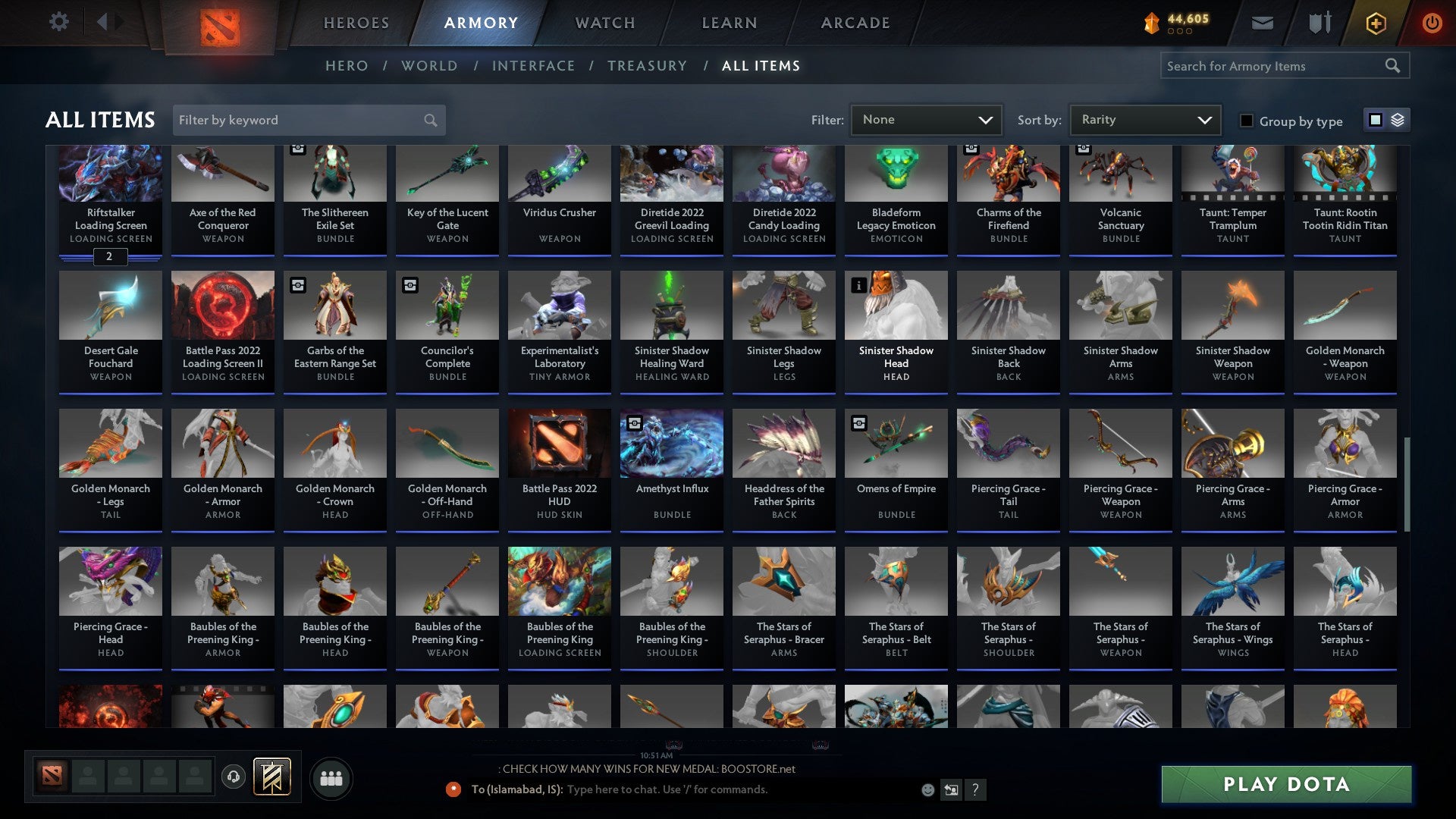
Task: Click the armory loadout shield and sword icon
Action: pyautogui.click(x=1319, y=23)
